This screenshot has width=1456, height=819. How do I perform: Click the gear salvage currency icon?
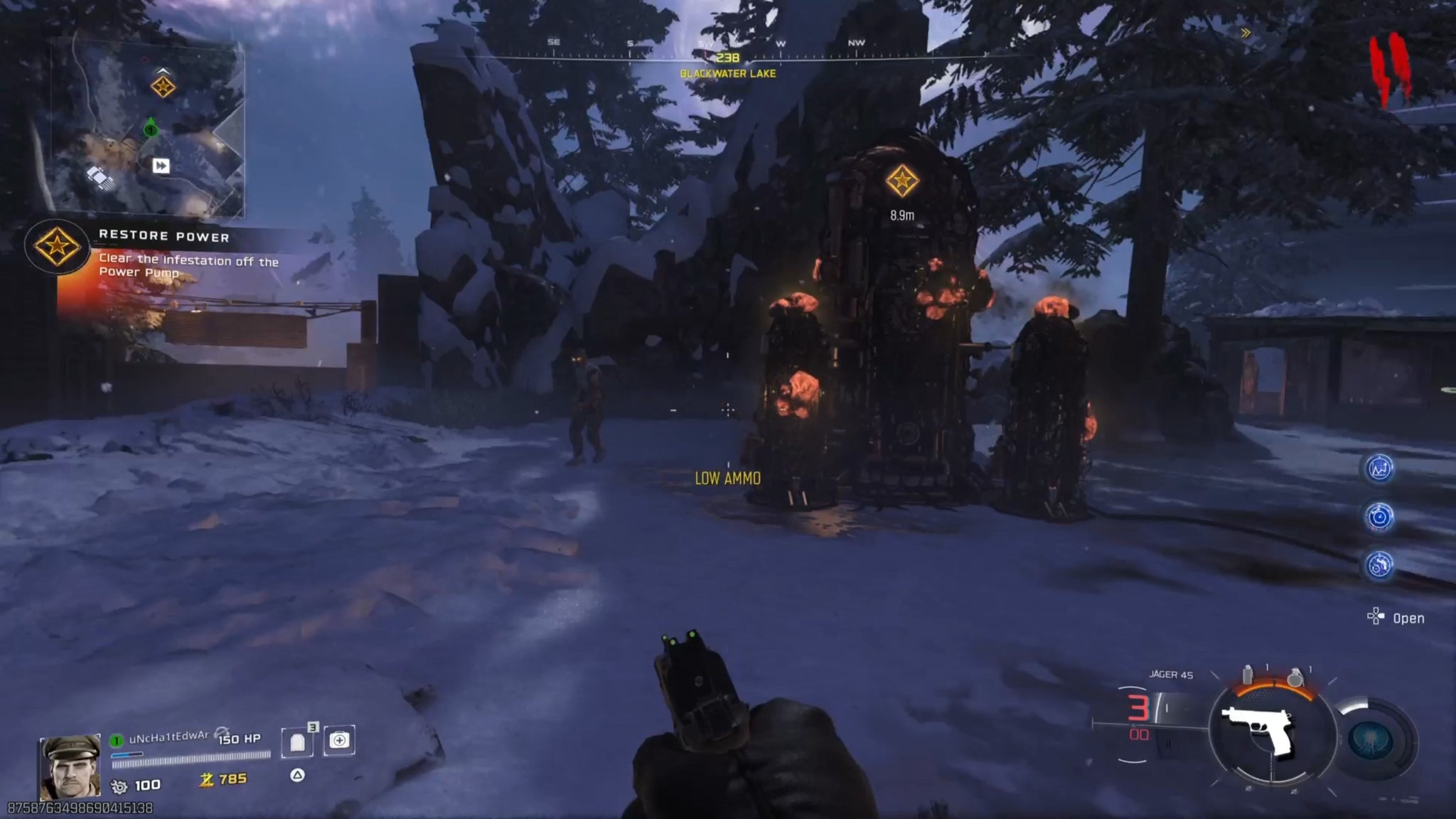119,786
